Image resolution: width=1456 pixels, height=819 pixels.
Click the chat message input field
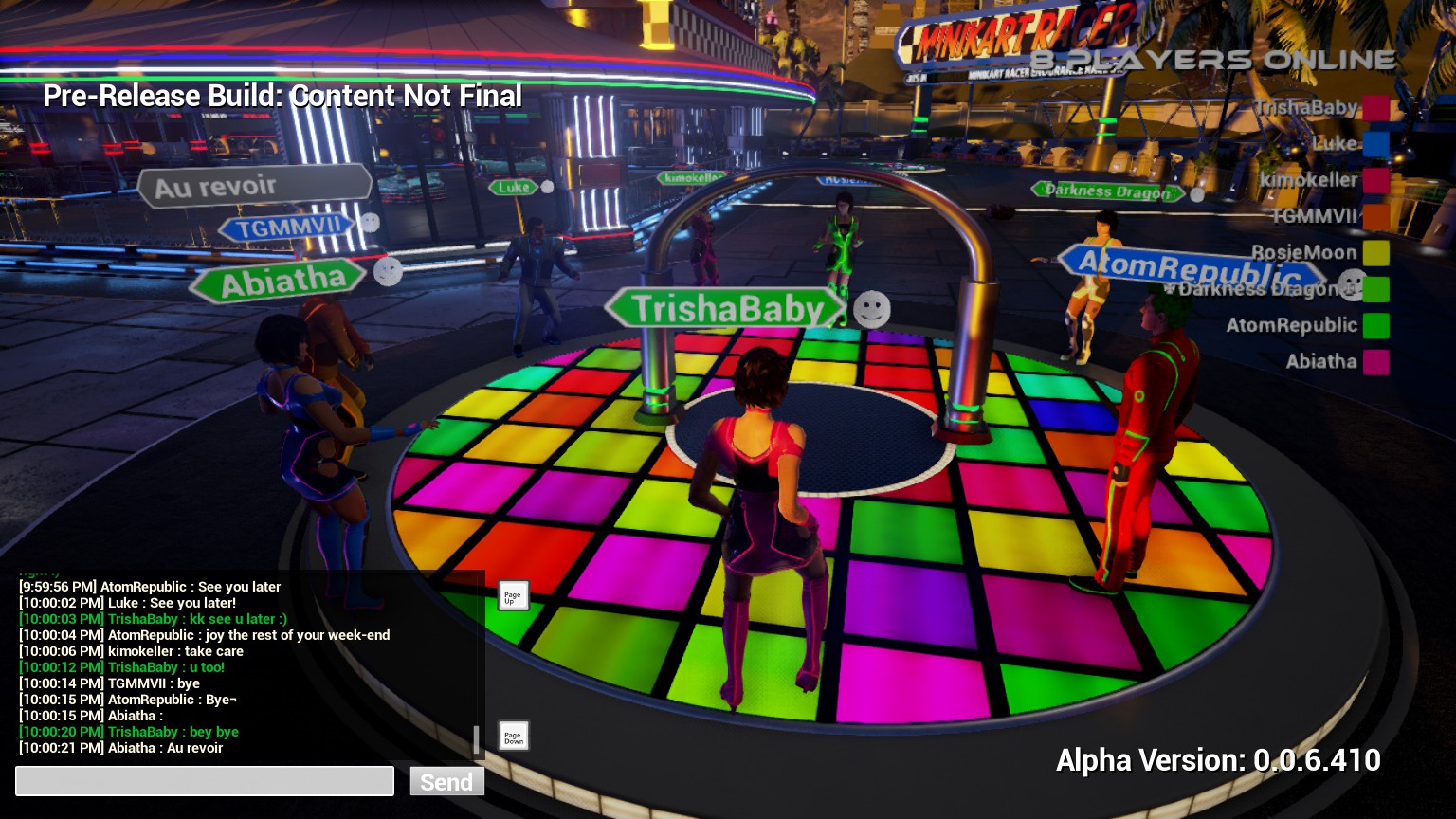(x=205, y=781)
